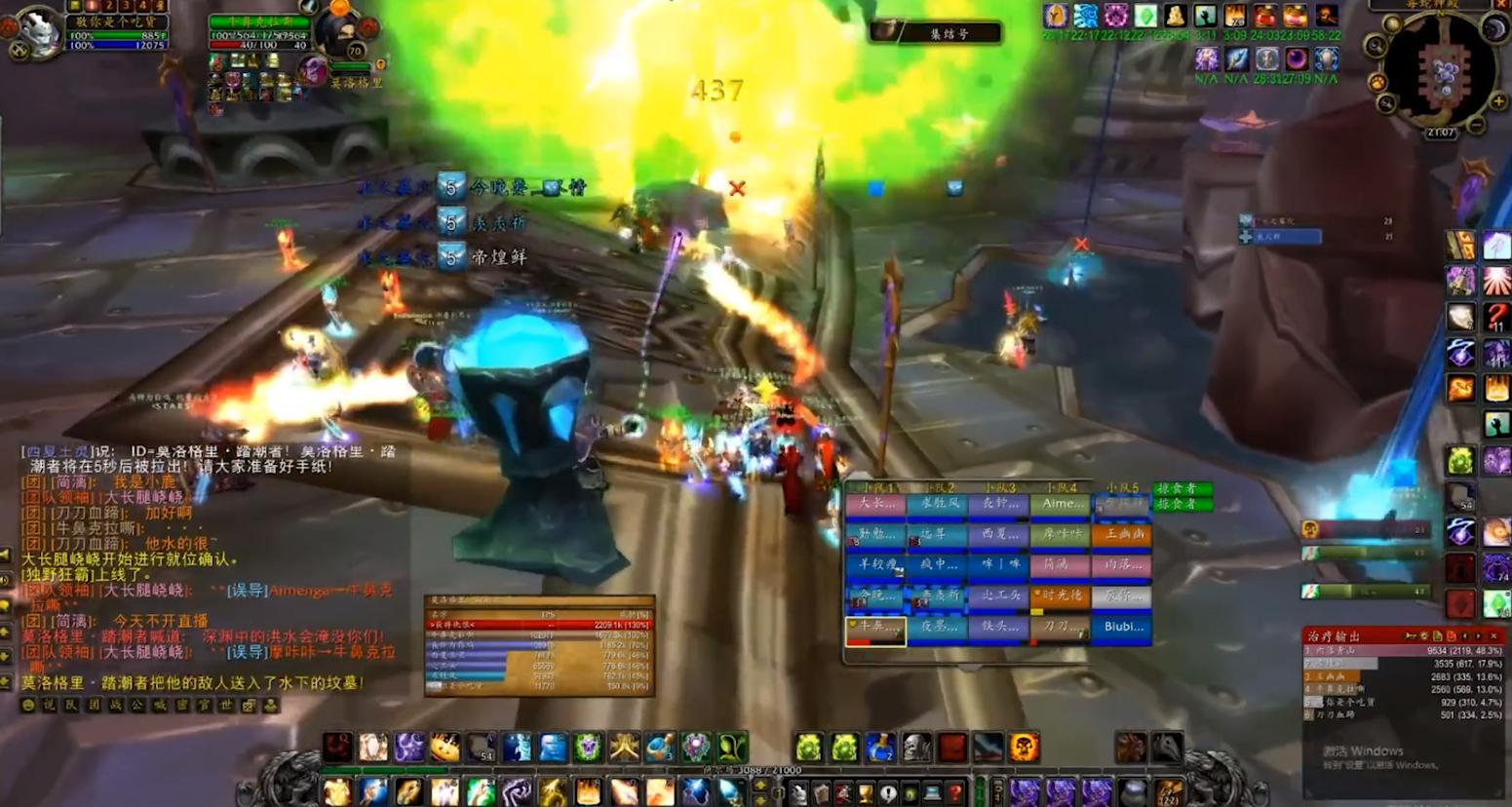Select the orange 王幽幽 raid frame
The height and width of the screenshot is (807, 1512).
click(x=1122, y=535)
